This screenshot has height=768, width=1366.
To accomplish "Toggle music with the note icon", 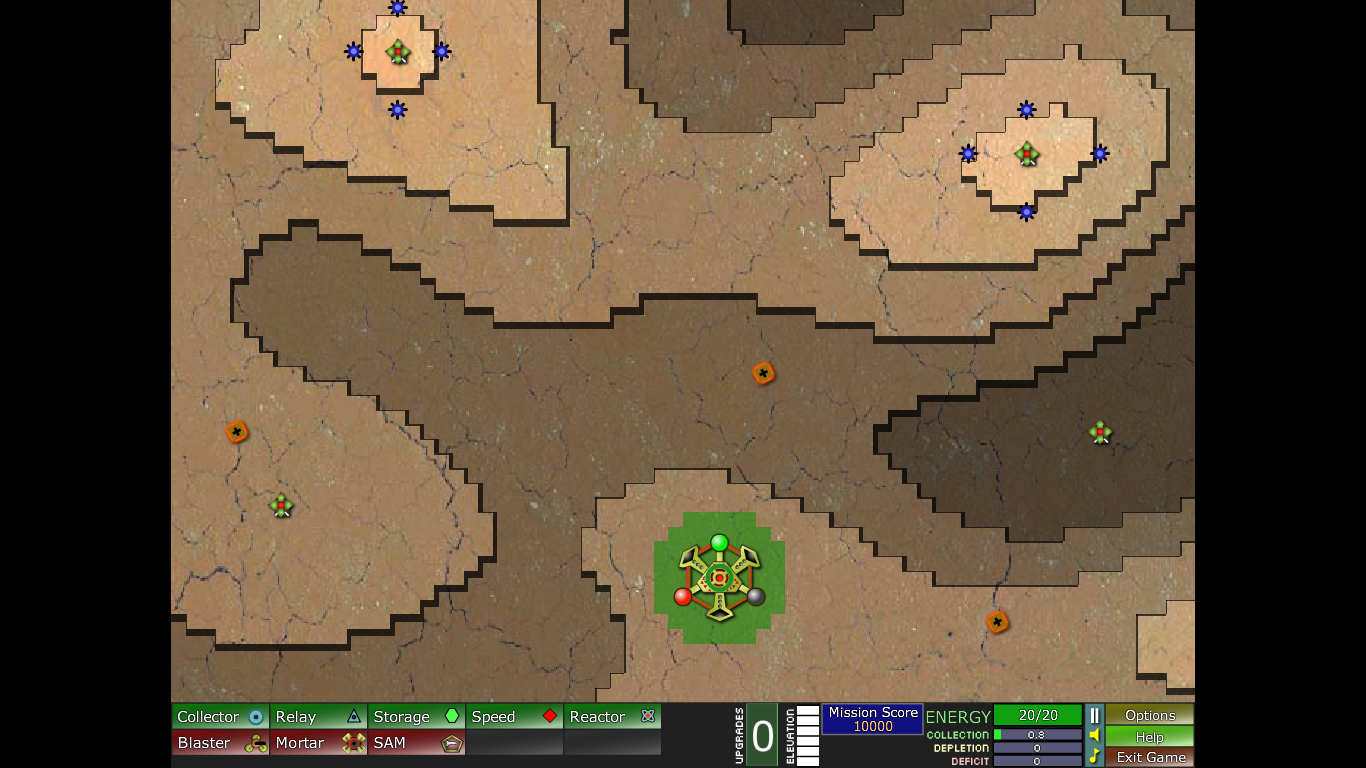I will click(x=1094, y=756).
